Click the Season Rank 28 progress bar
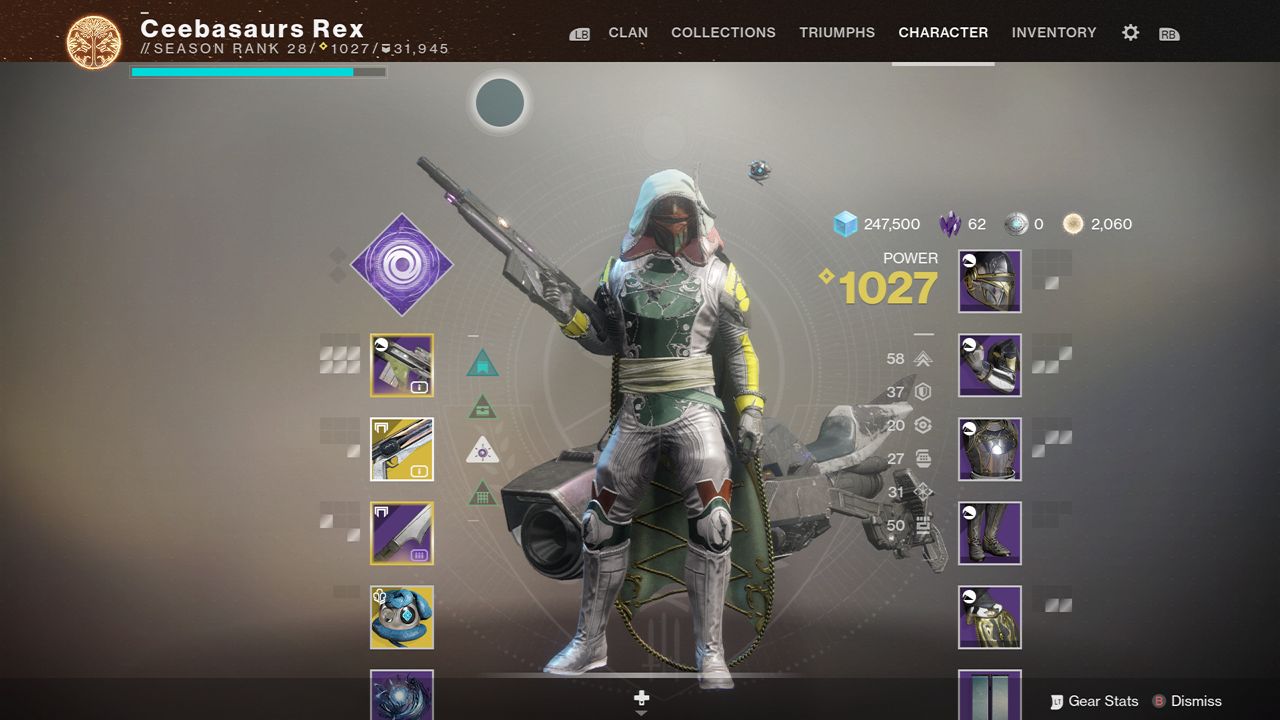Image resolution: width=1280 pixels, height=720 pixels. pyautogui.click(x=257, y=71)
